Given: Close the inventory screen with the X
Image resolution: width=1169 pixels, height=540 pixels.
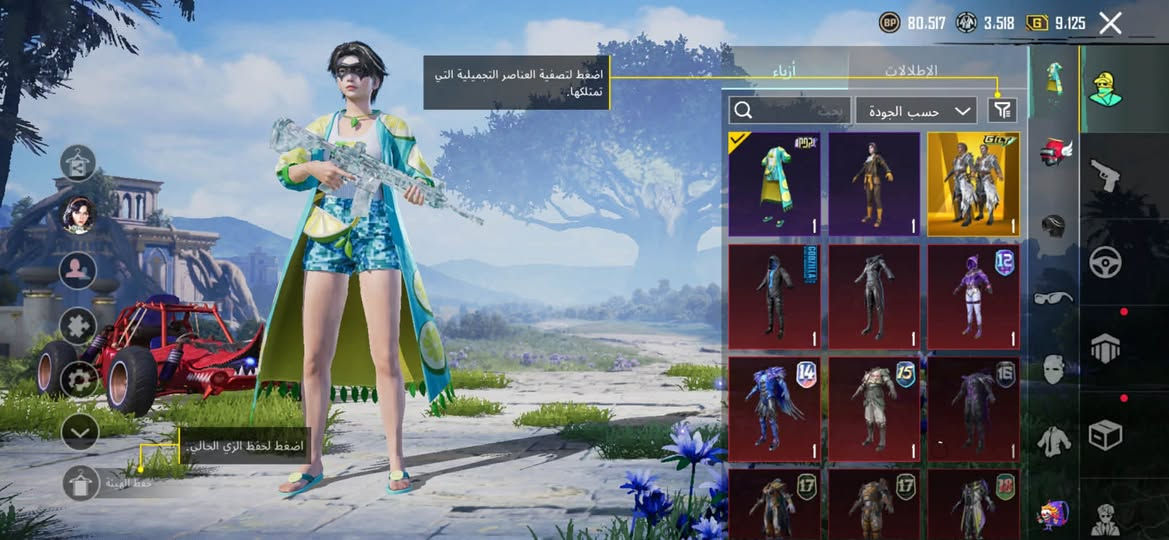Looking at the screenshot, I should click(1110, 23).
